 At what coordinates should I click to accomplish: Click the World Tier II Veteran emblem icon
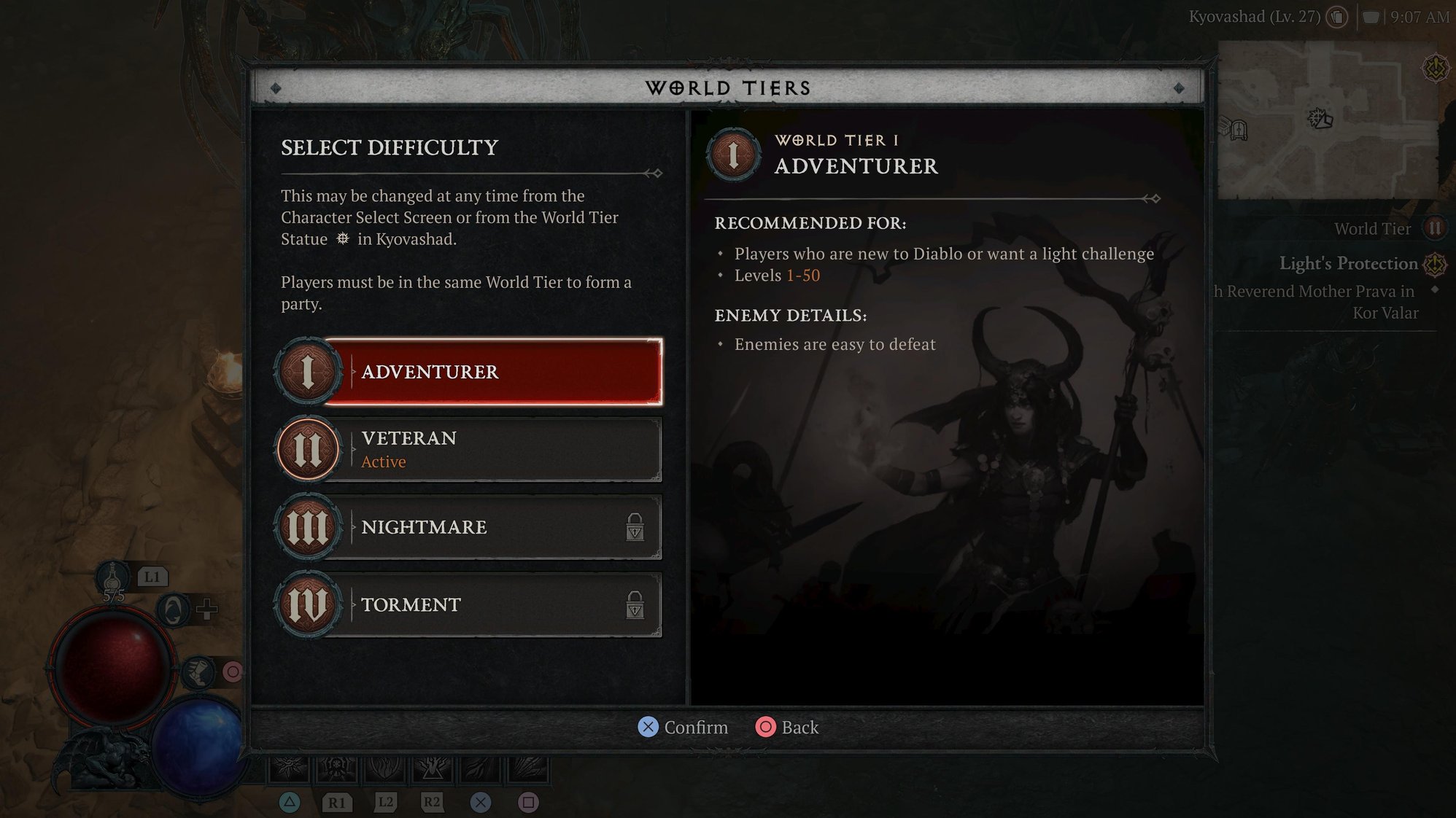click(308, 448)
